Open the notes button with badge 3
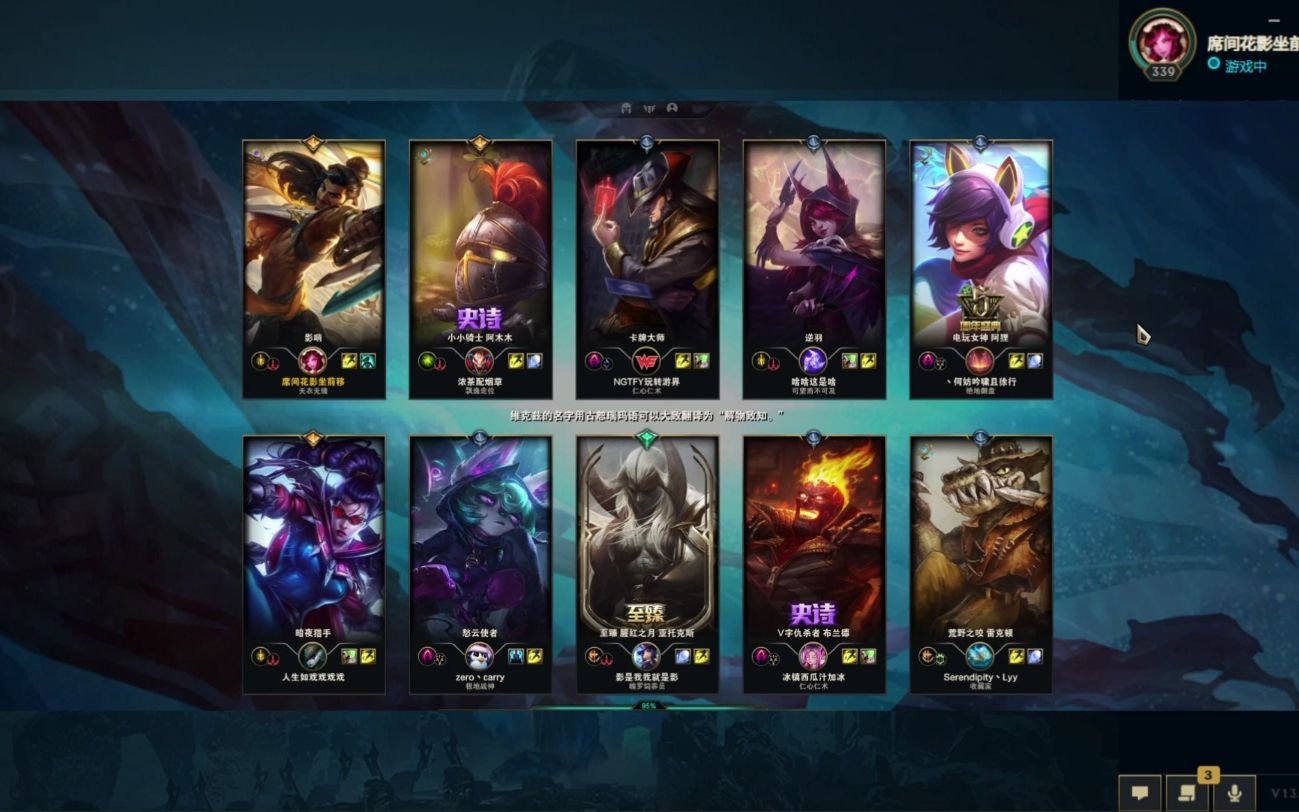This screenshot has height=812, width=1299. coord(1186,792)
